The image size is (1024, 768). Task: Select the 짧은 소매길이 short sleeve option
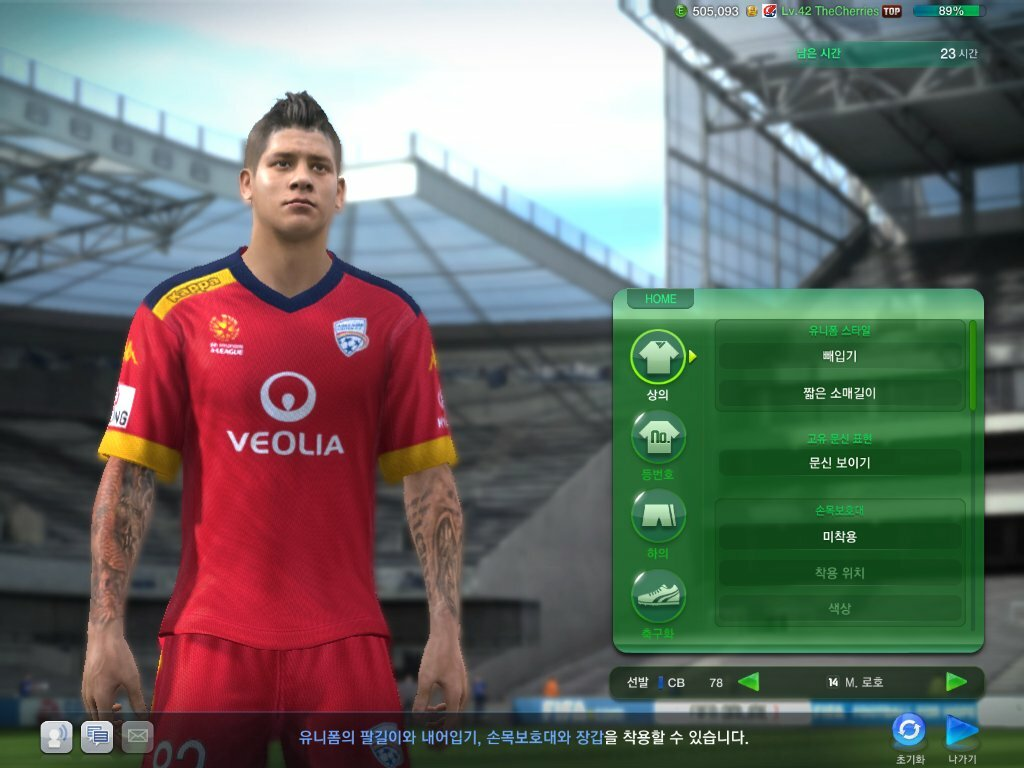[x=839, y=393]
